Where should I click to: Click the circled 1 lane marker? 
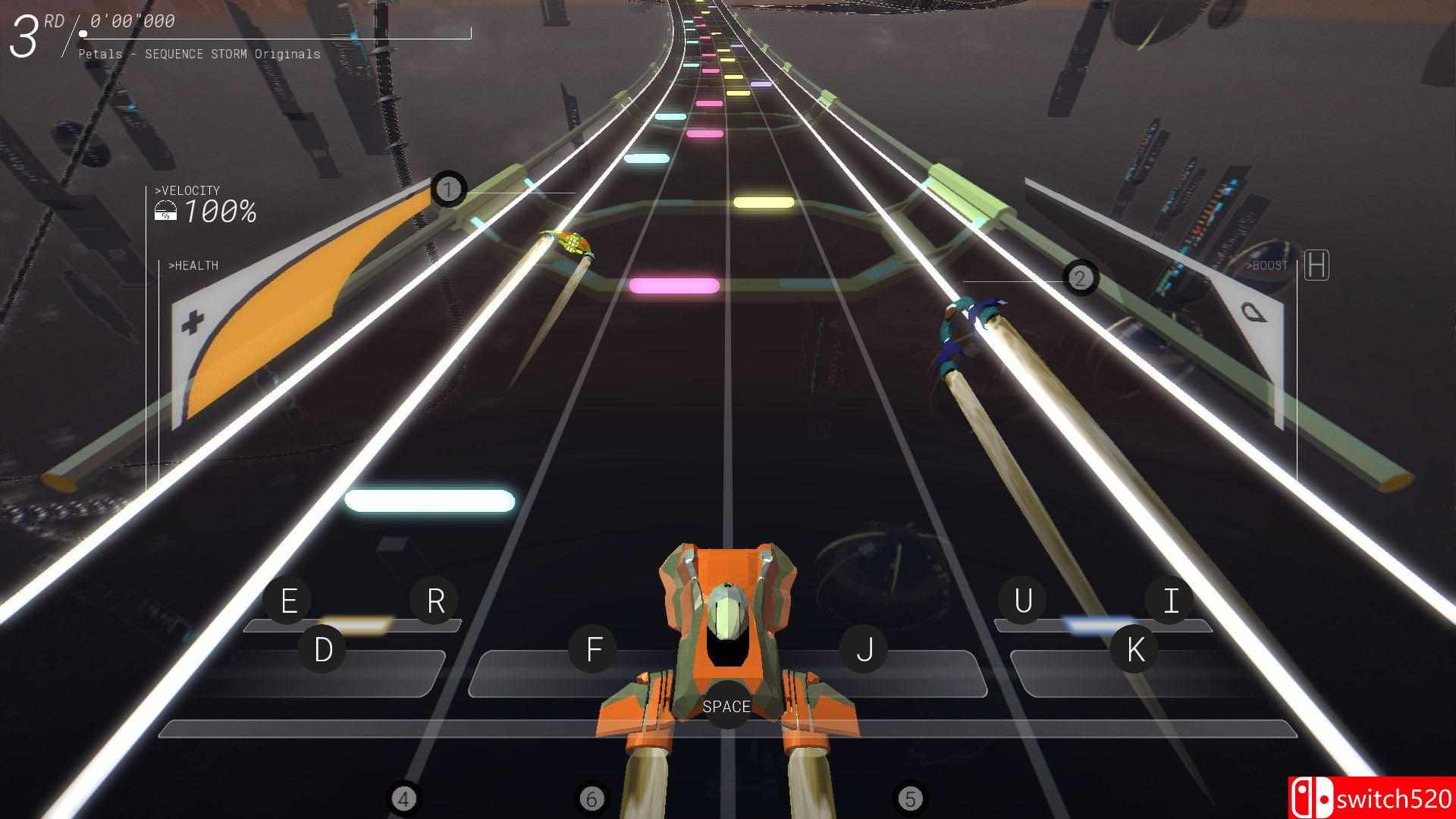click(449, 189)
